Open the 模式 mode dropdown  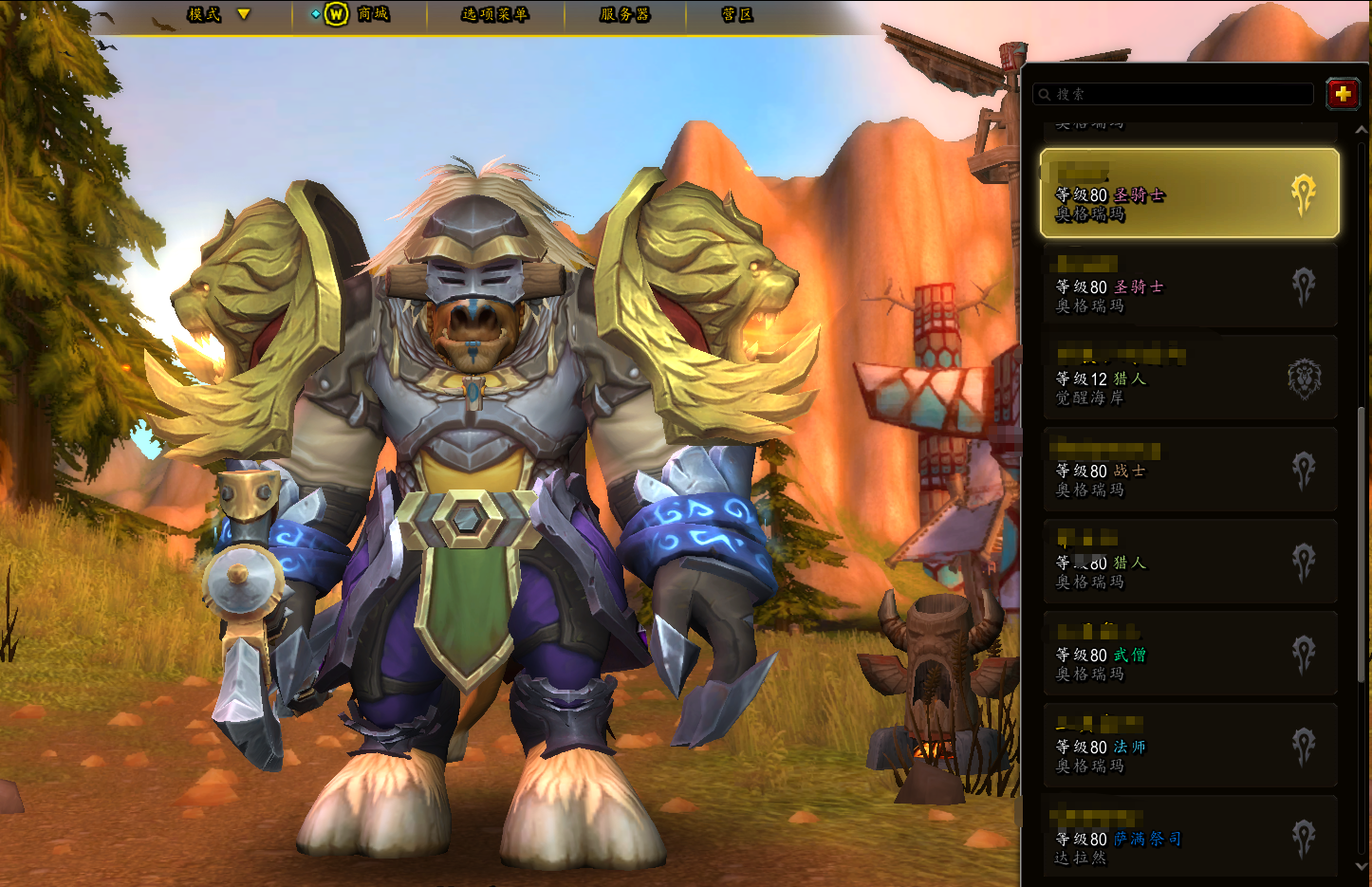pyautogui.click(x=218, y=14)
